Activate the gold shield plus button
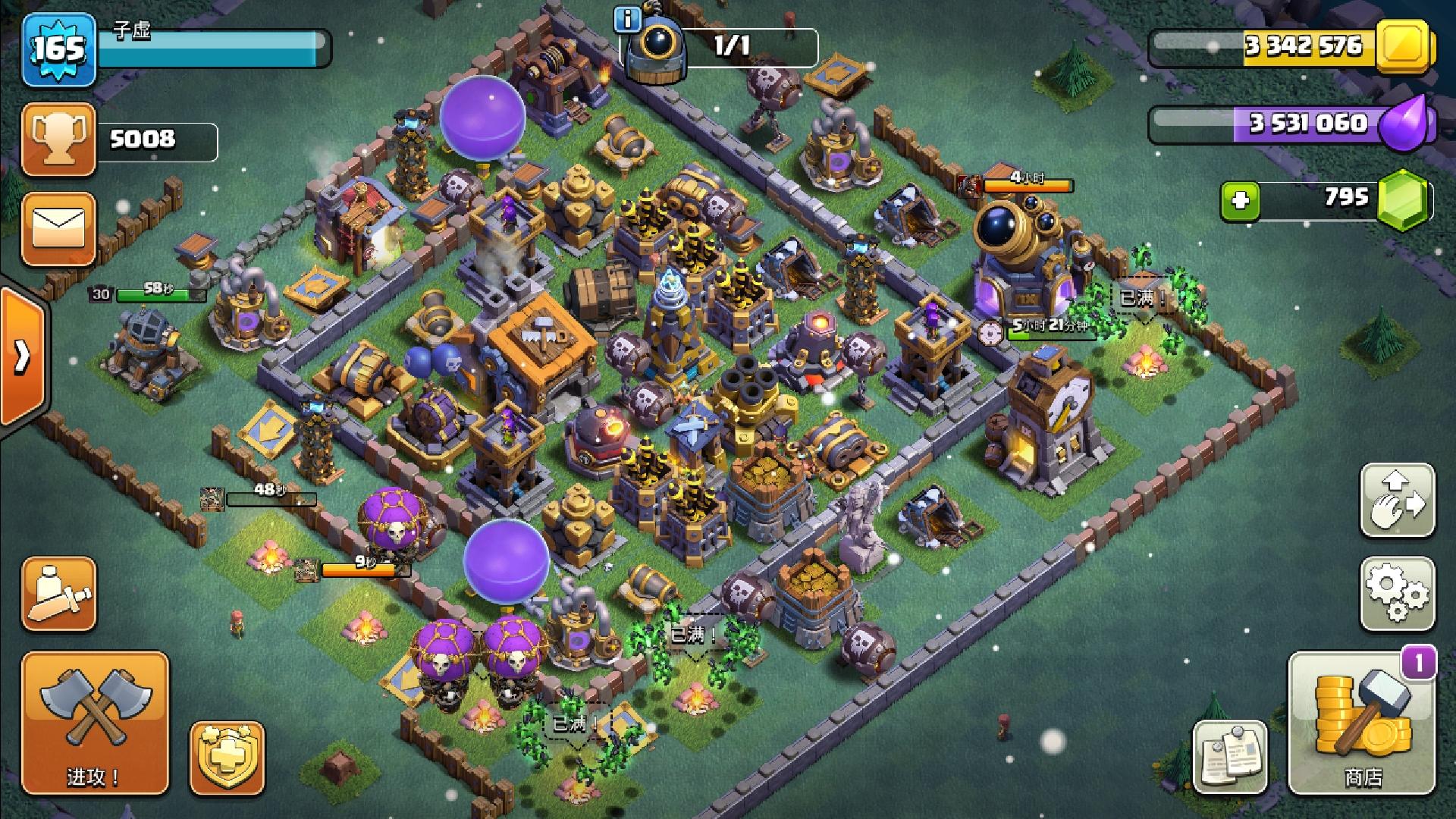The width and height of the screenshot is (1456, 819). point(227,758)
